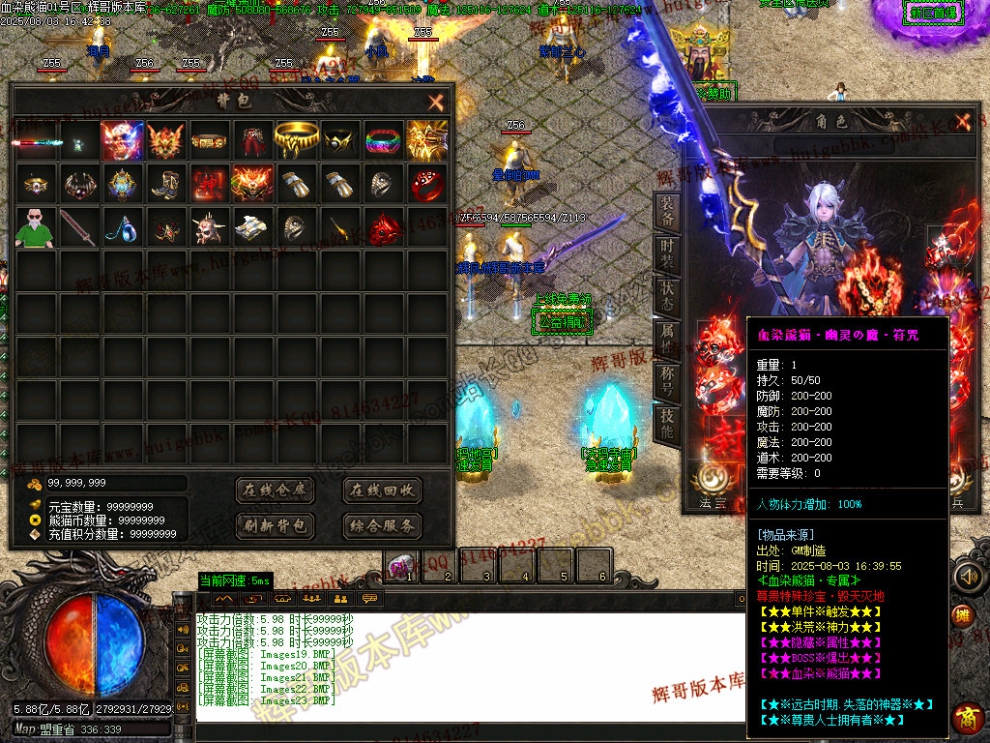Click the online recycle (在线回收) button

(x=382, y=490)
